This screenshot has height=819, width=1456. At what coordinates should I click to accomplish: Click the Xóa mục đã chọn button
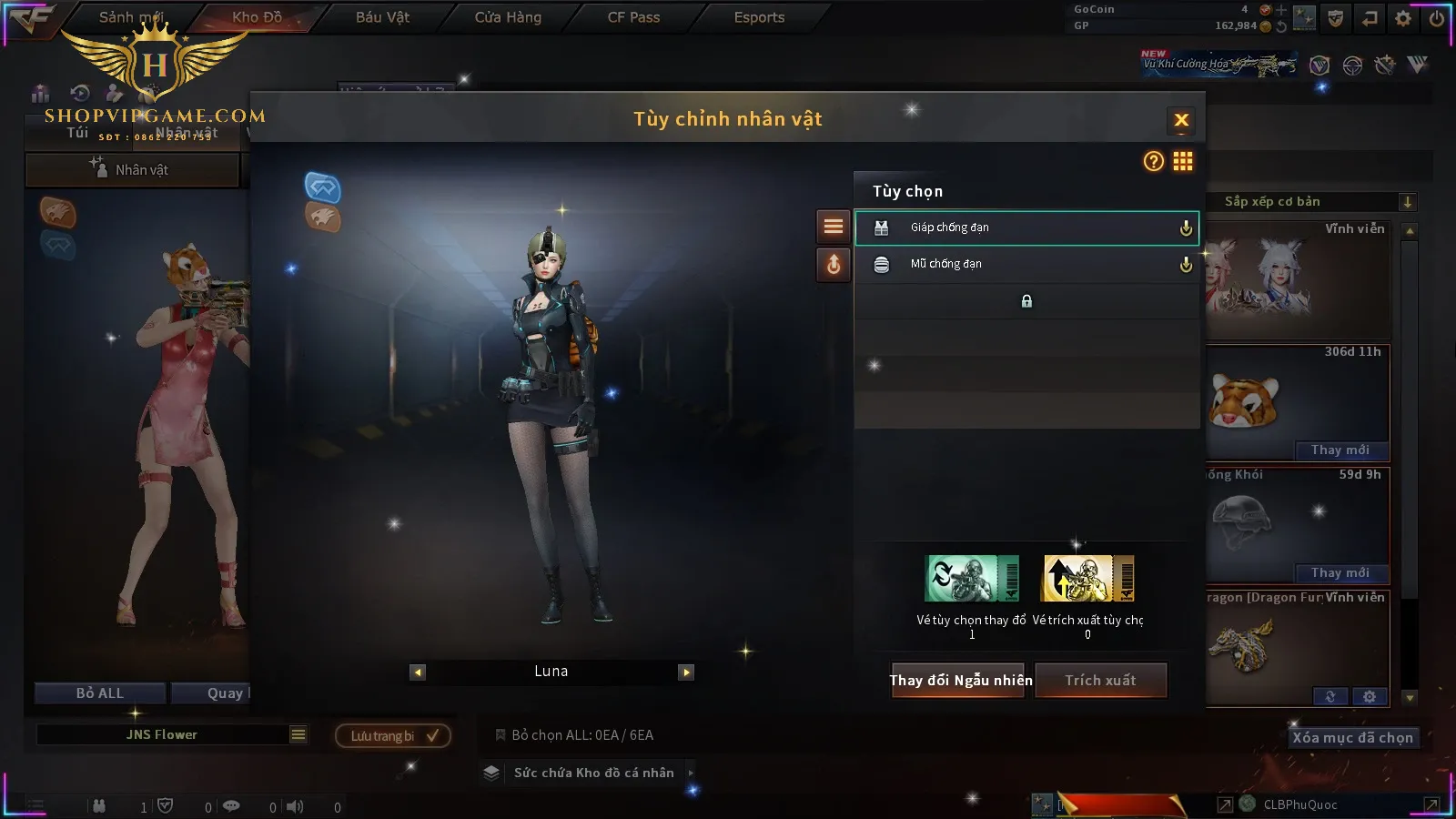click(1352, 737)
